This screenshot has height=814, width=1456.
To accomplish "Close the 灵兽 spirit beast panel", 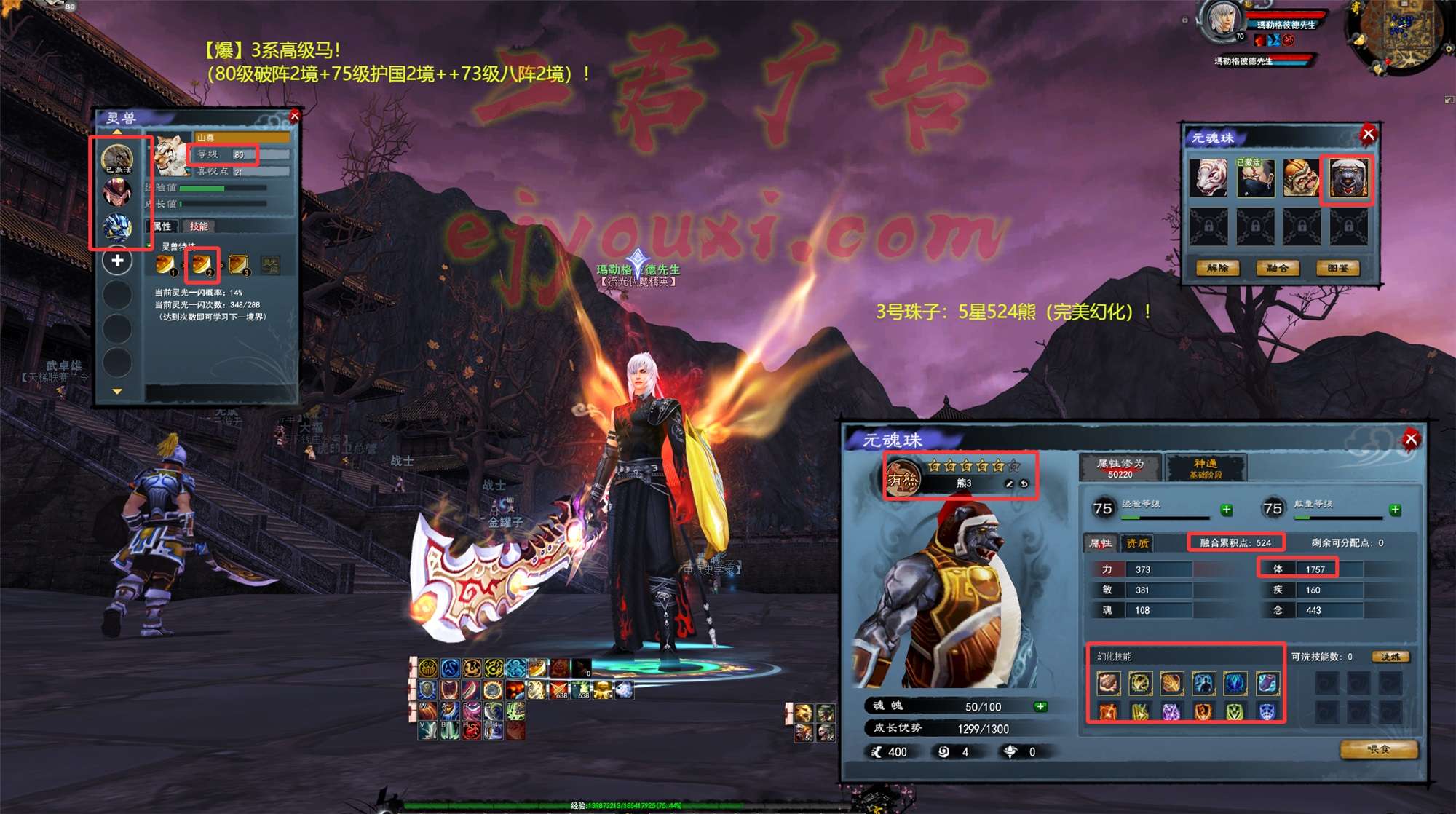I will point(295,116).
